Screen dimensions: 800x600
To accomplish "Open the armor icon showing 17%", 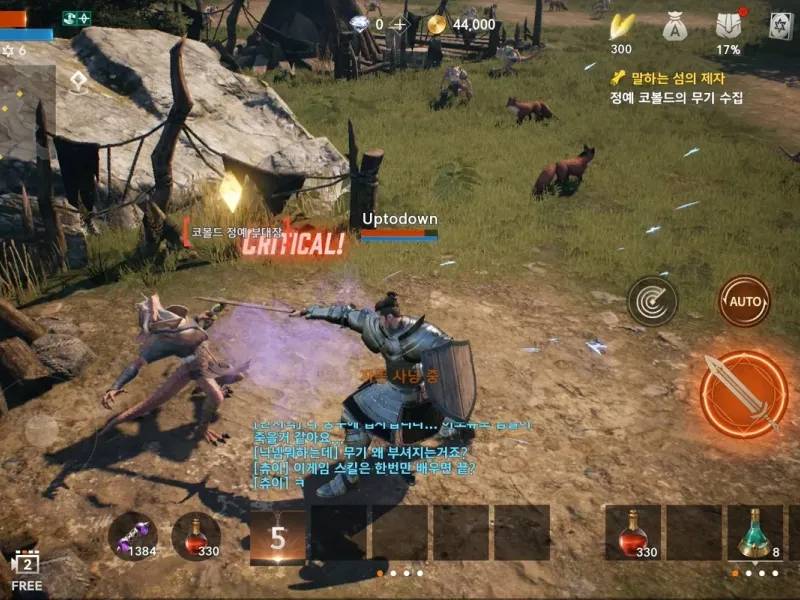I will [x=728, y=28].
